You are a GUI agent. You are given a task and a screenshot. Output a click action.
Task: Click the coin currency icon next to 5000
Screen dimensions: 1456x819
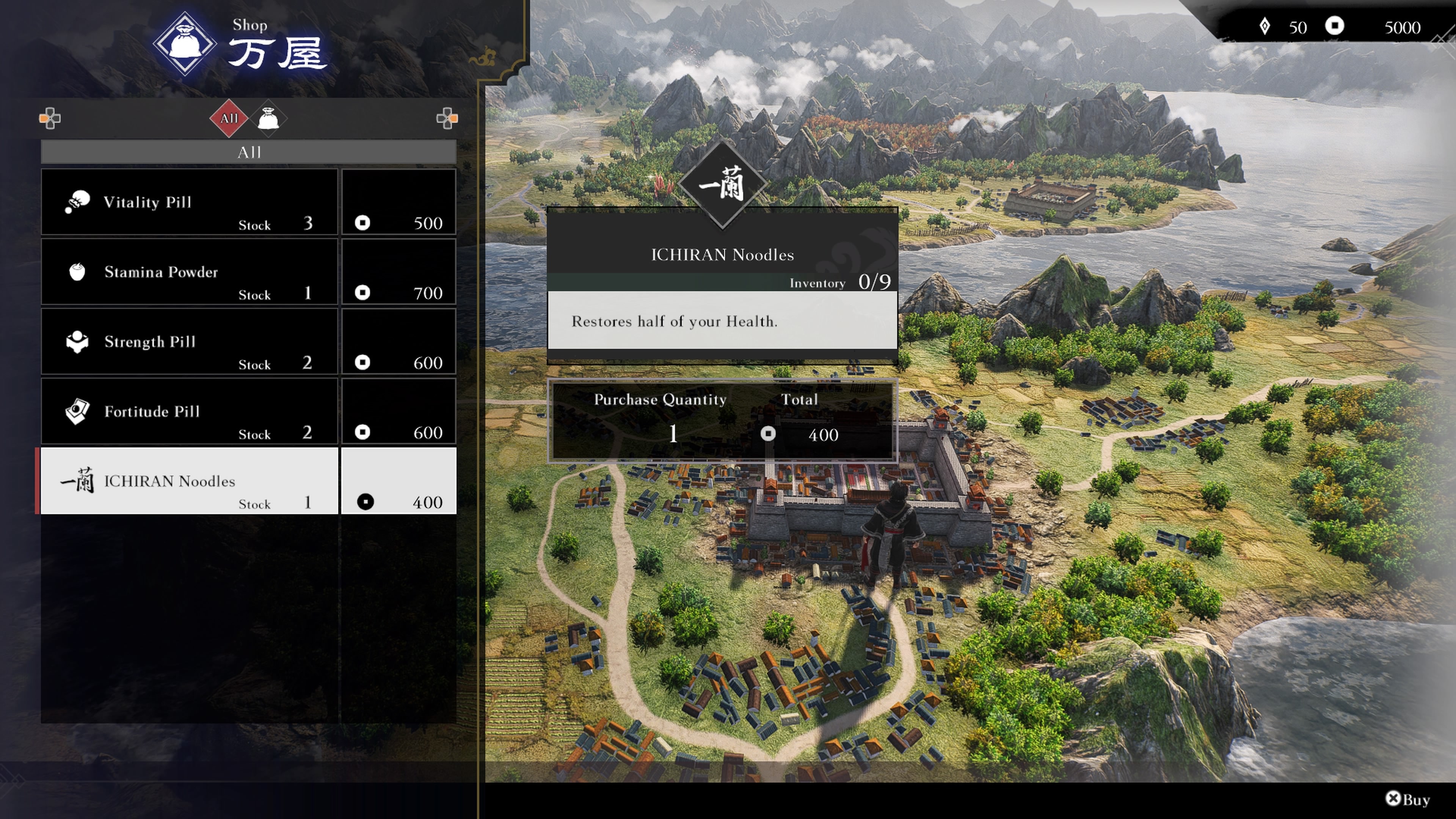pyautogui.click(x=1335, y=27)
